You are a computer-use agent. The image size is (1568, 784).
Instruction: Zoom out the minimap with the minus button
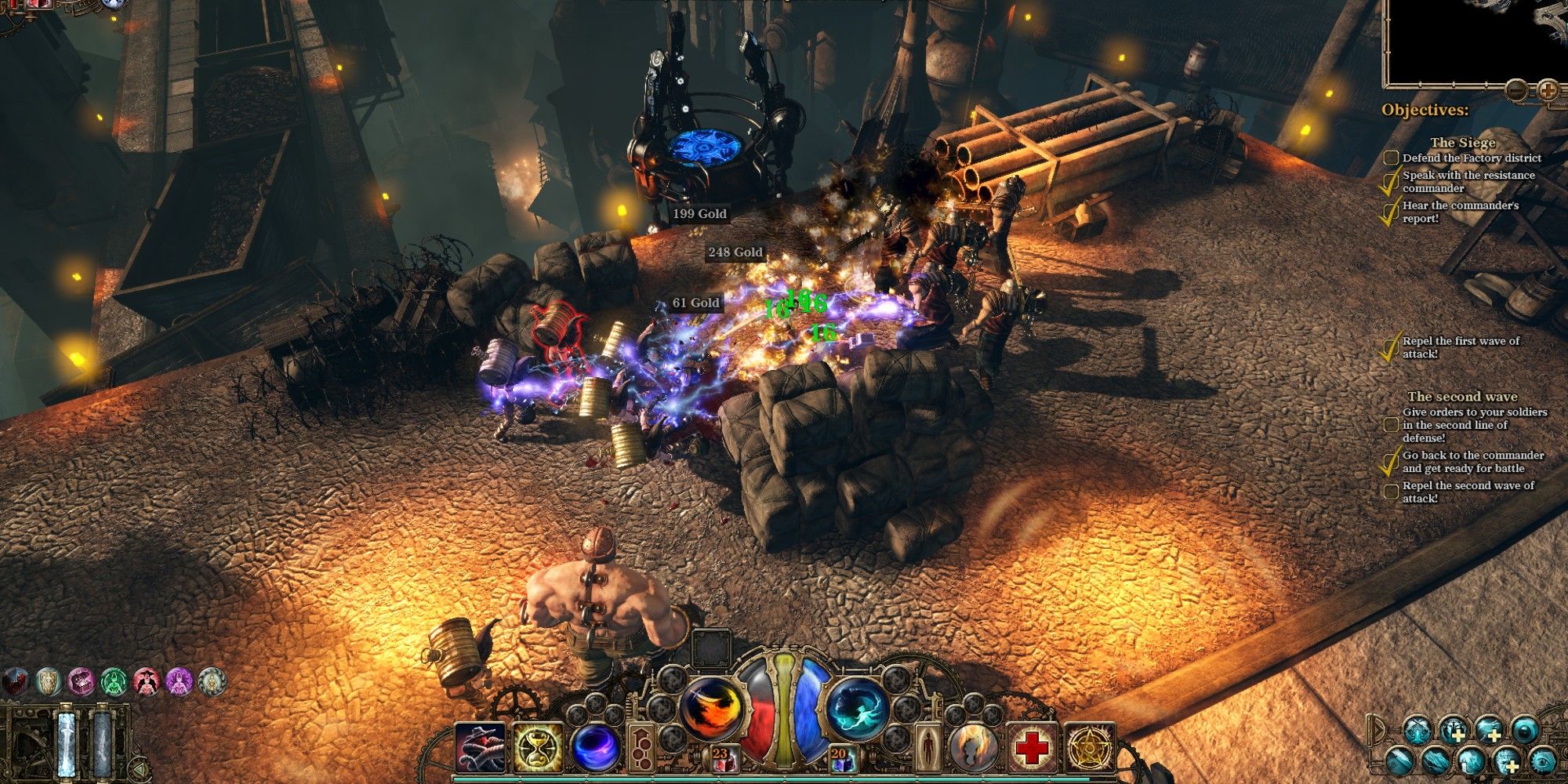(x=1516, y=90)
